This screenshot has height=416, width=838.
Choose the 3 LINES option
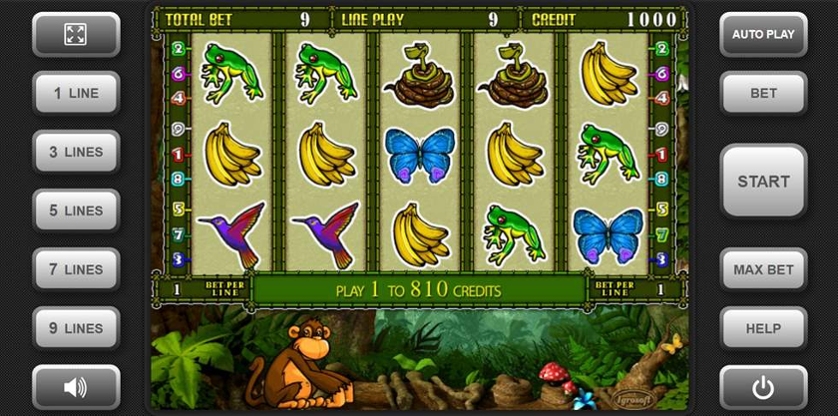pos(76,152)
